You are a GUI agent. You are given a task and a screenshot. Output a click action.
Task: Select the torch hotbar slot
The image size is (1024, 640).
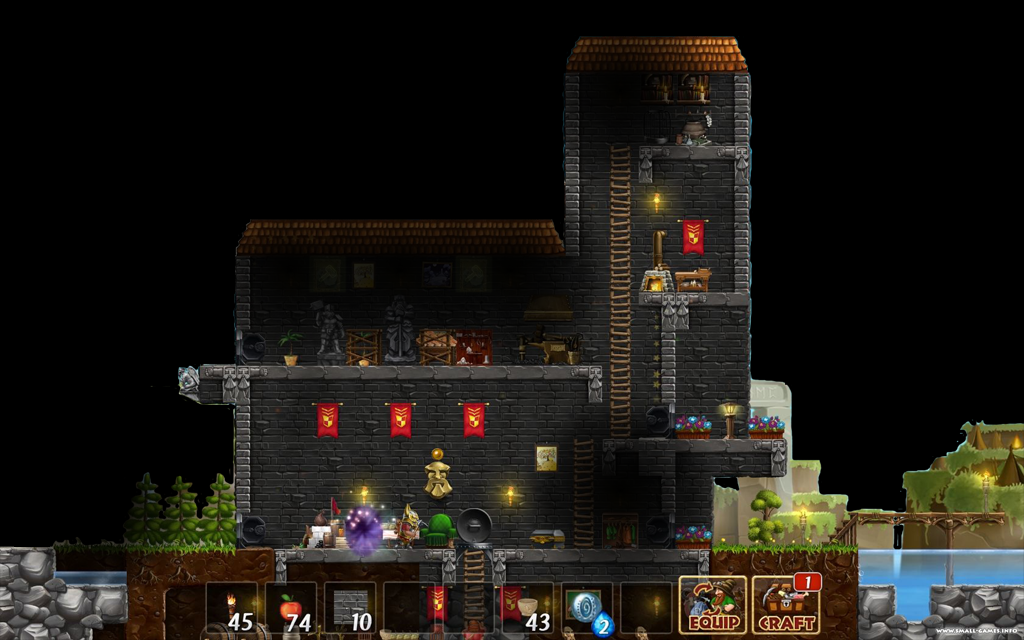pyautogui.click(x=232, y=608)
